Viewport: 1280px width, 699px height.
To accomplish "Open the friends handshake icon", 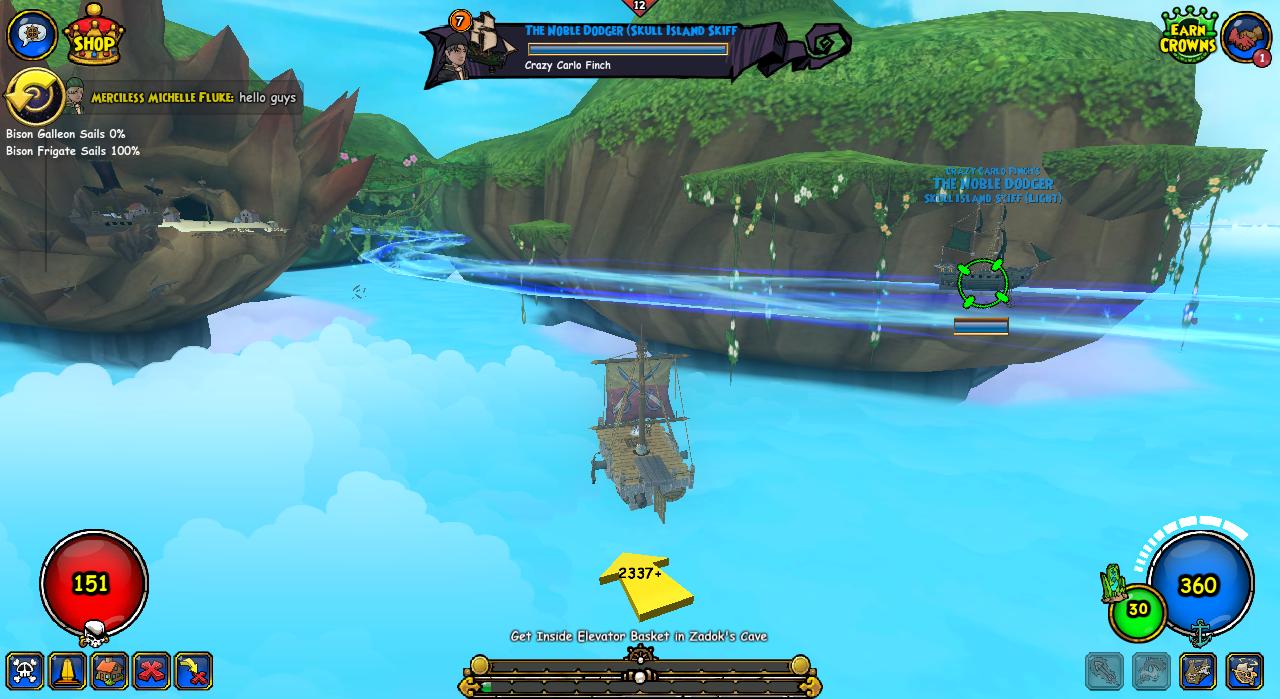I will [x=1245, y=37].
